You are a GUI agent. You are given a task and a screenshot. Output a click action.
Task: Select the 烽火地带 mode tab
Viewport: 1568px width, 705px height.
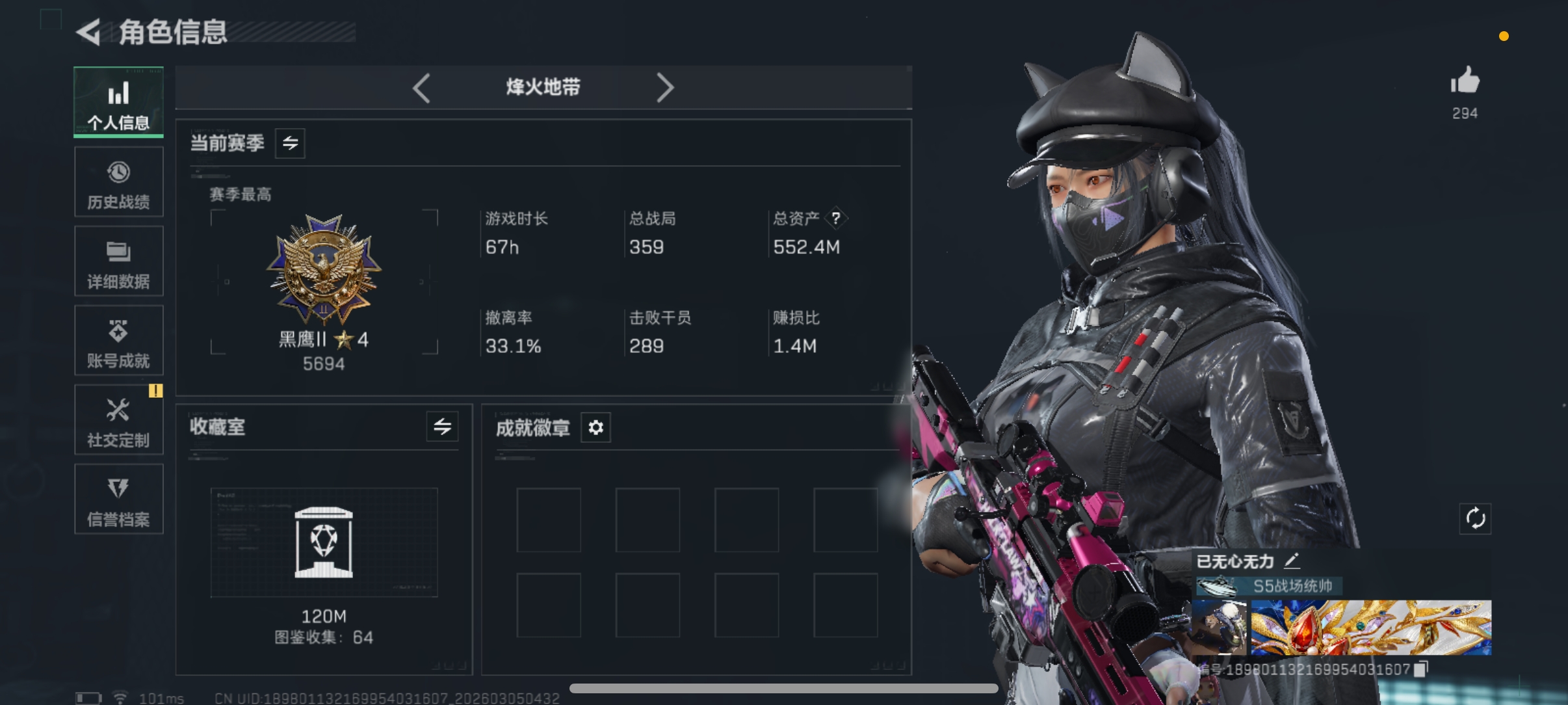543,88
